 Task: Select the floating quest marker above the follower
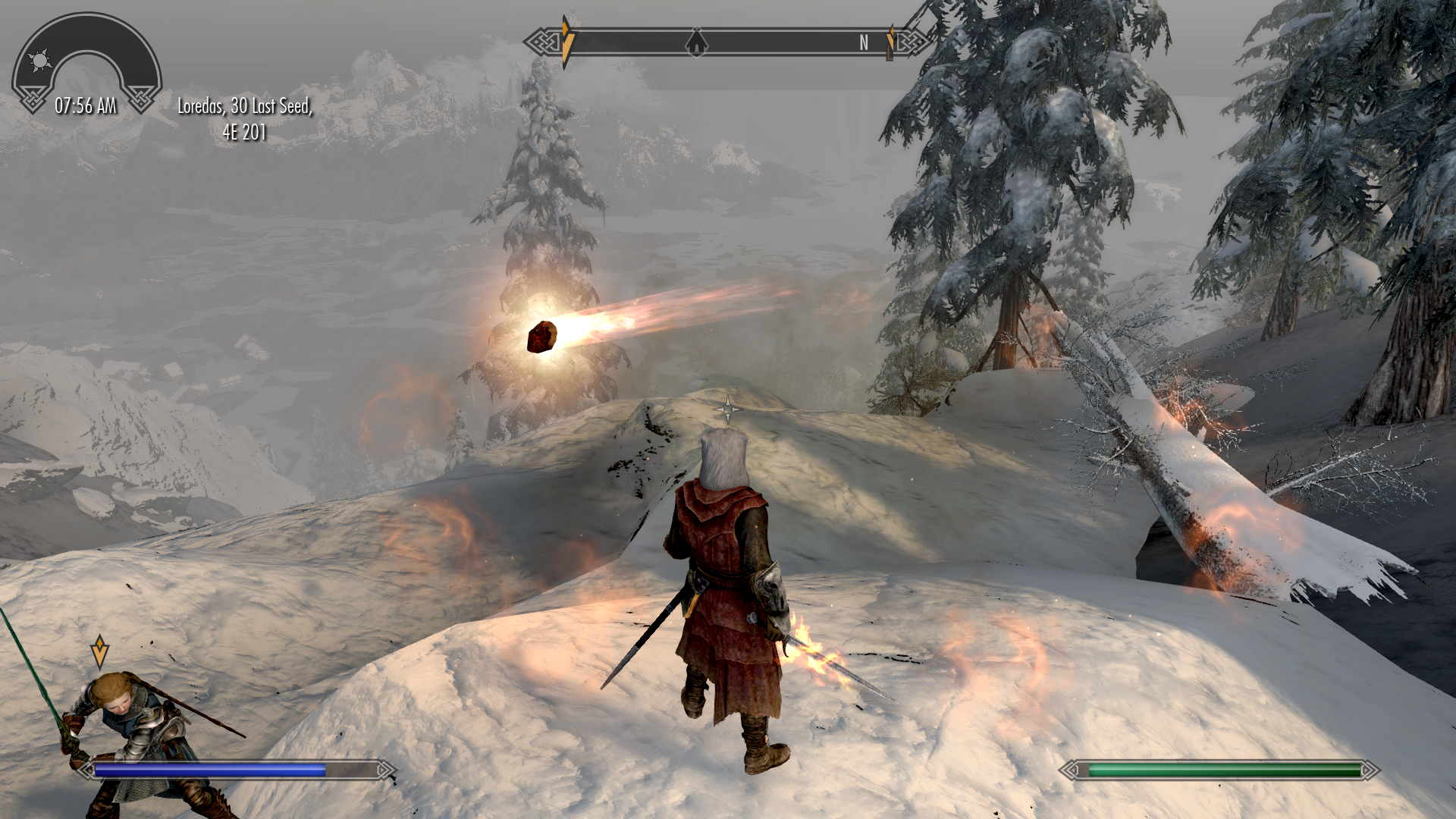[99, 650]
